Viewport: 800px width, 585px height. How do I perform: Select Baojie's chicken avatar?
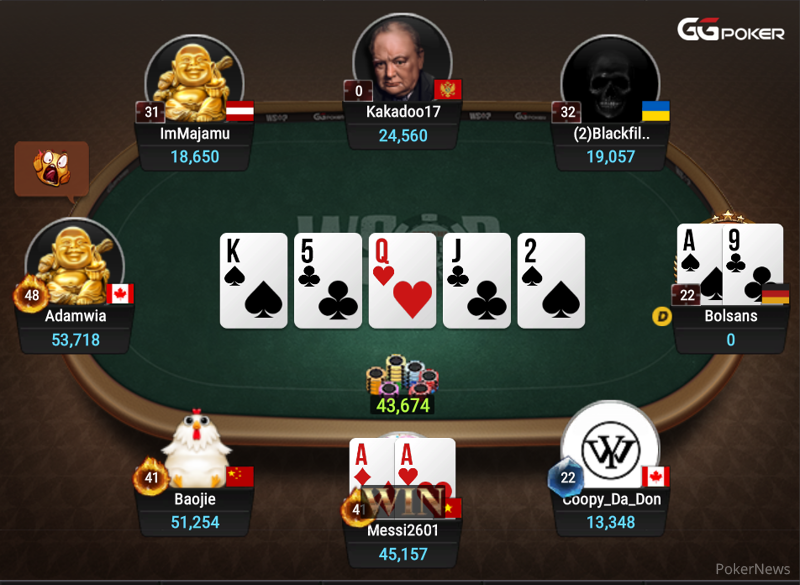click(x=196, y=450)
